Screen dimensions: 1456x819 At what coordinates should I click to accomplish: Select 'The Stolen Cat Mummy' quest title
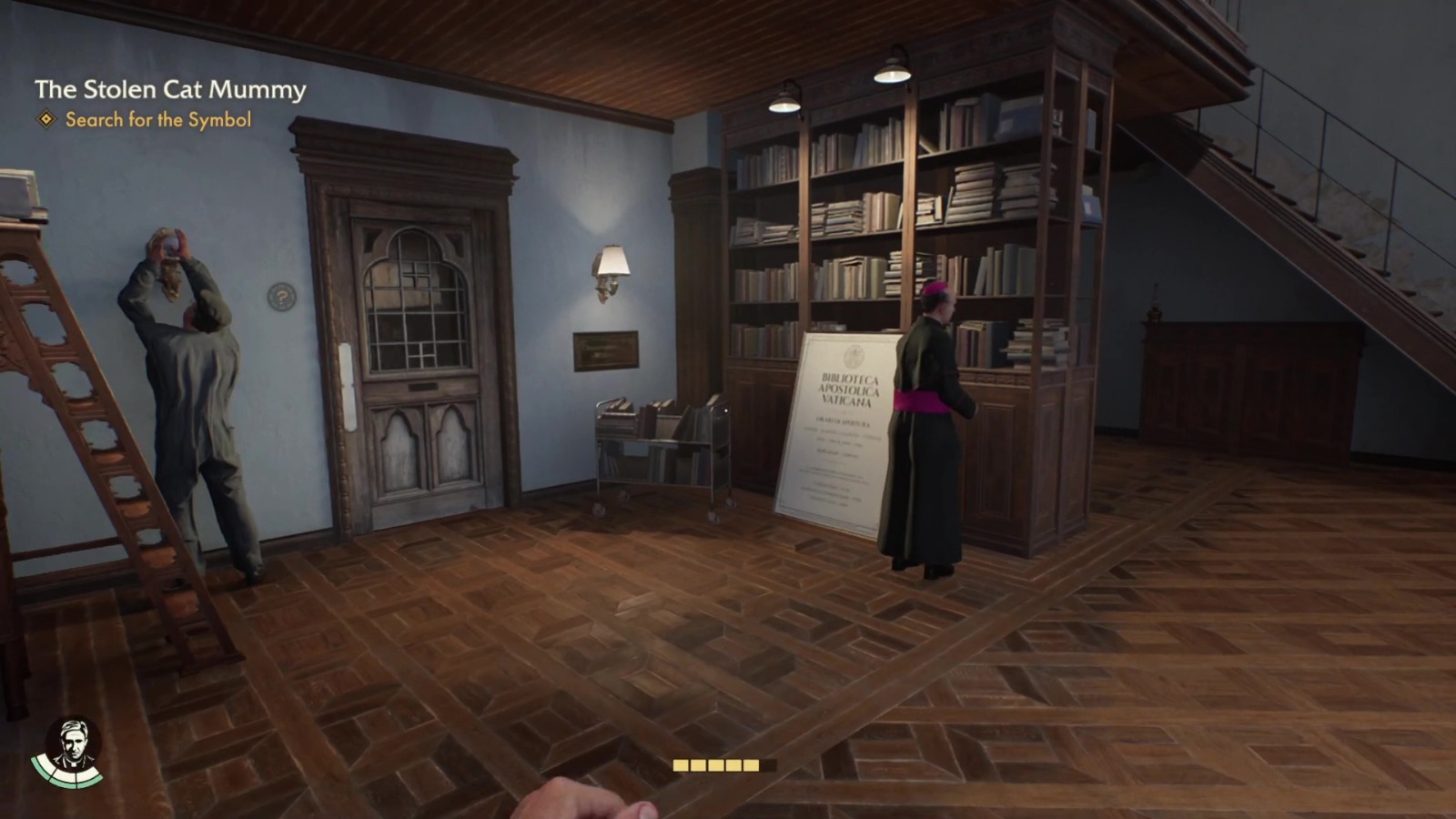coord(169,90)
